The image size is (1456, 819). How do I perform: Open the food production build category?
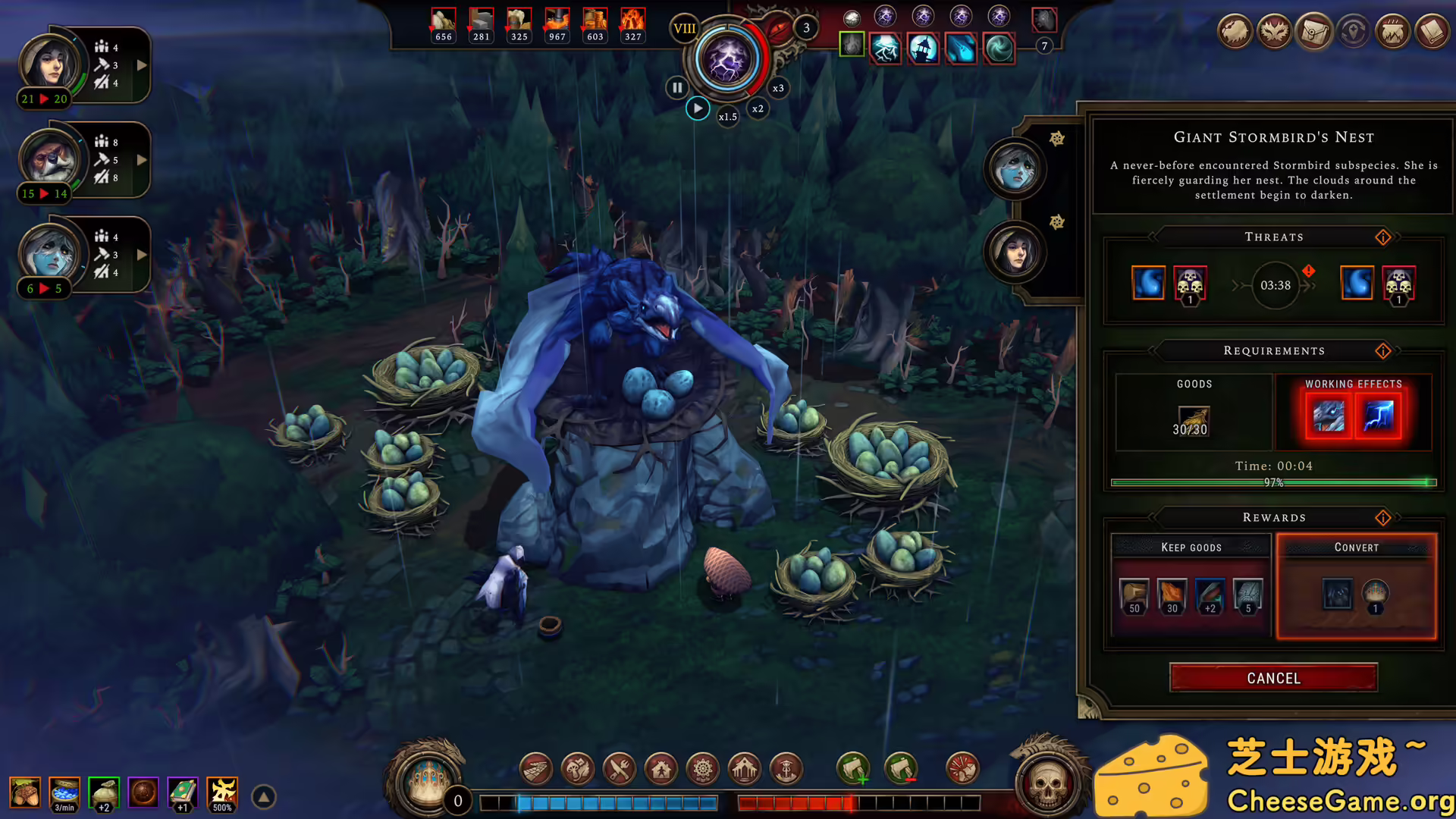click(x=578, y=769)
